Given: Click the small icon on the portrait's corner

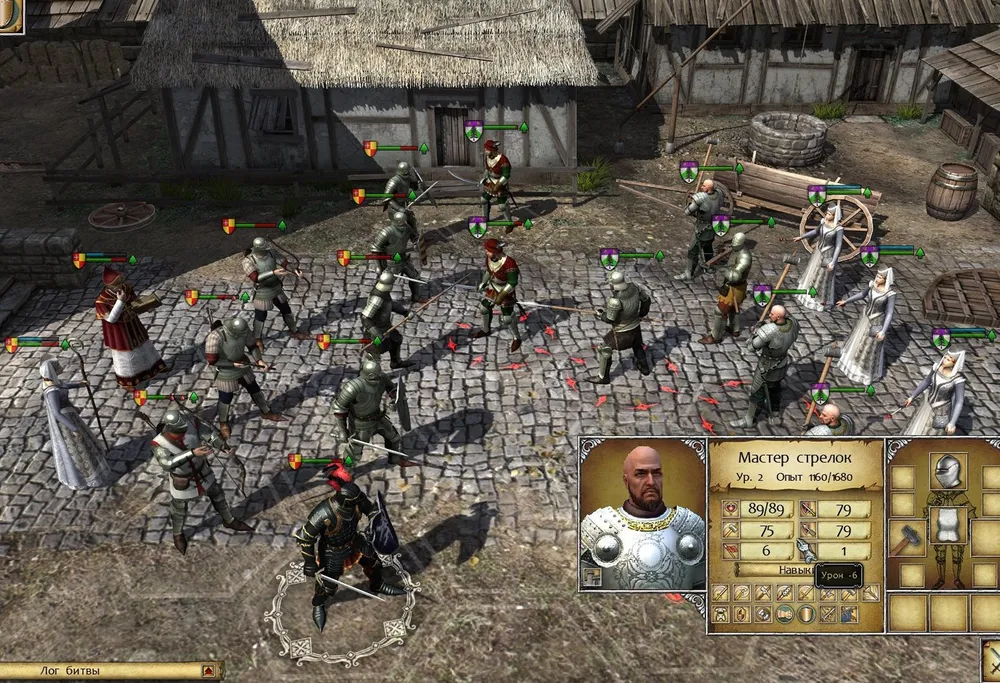Looking at the screenshot, I should coord(592,577).
